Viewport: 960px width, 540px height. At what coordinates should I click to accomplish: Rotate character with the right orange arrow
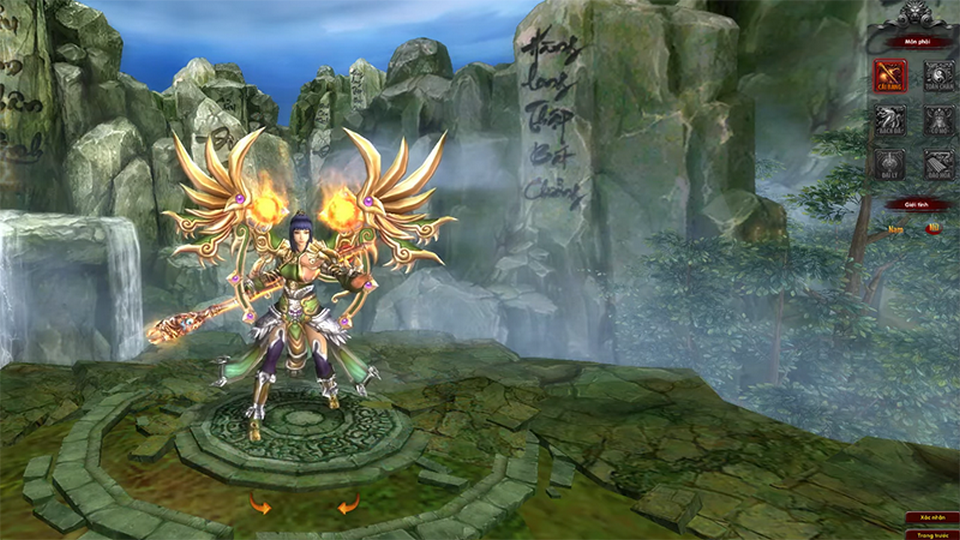tap(348, 506)
